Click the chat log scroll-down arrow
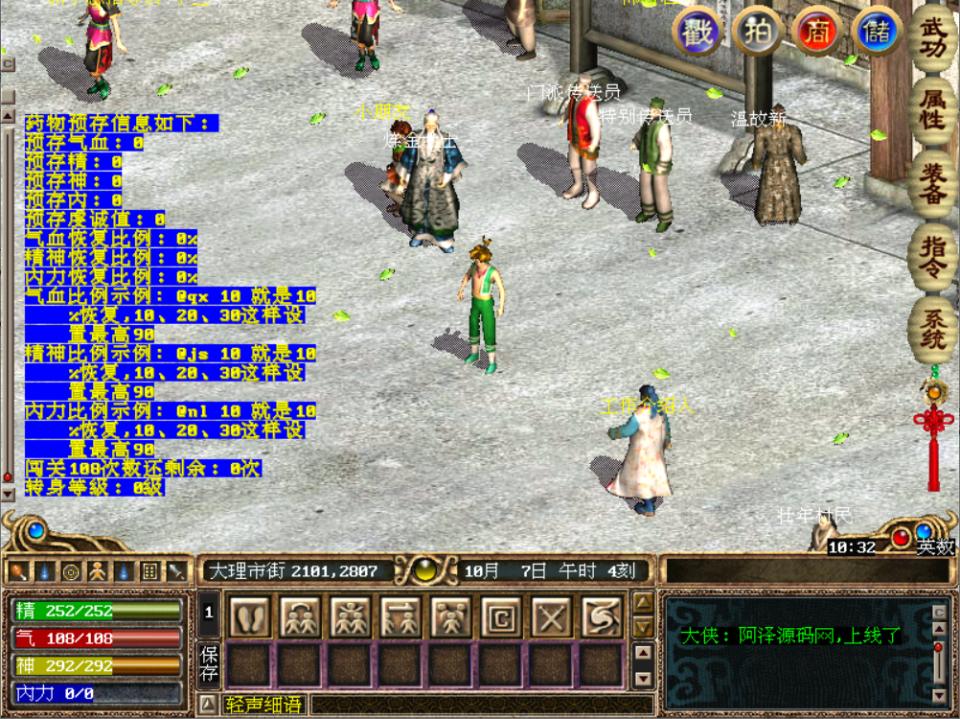The width and height of the screenshot is (960, 719). [x=939, y=695]
